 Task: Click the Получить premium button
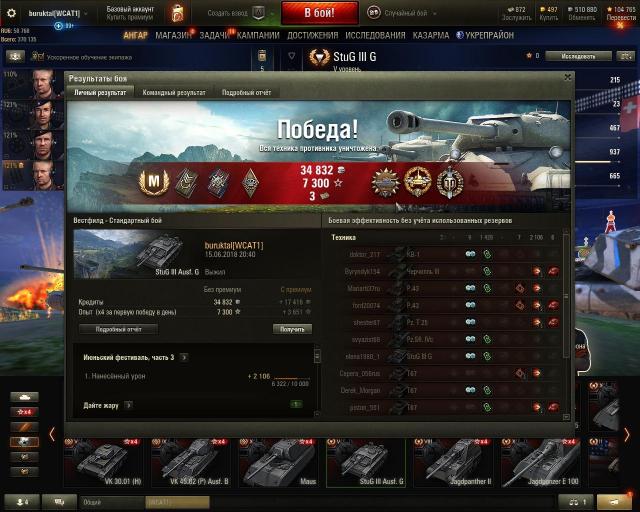click(x=292, y=329)
